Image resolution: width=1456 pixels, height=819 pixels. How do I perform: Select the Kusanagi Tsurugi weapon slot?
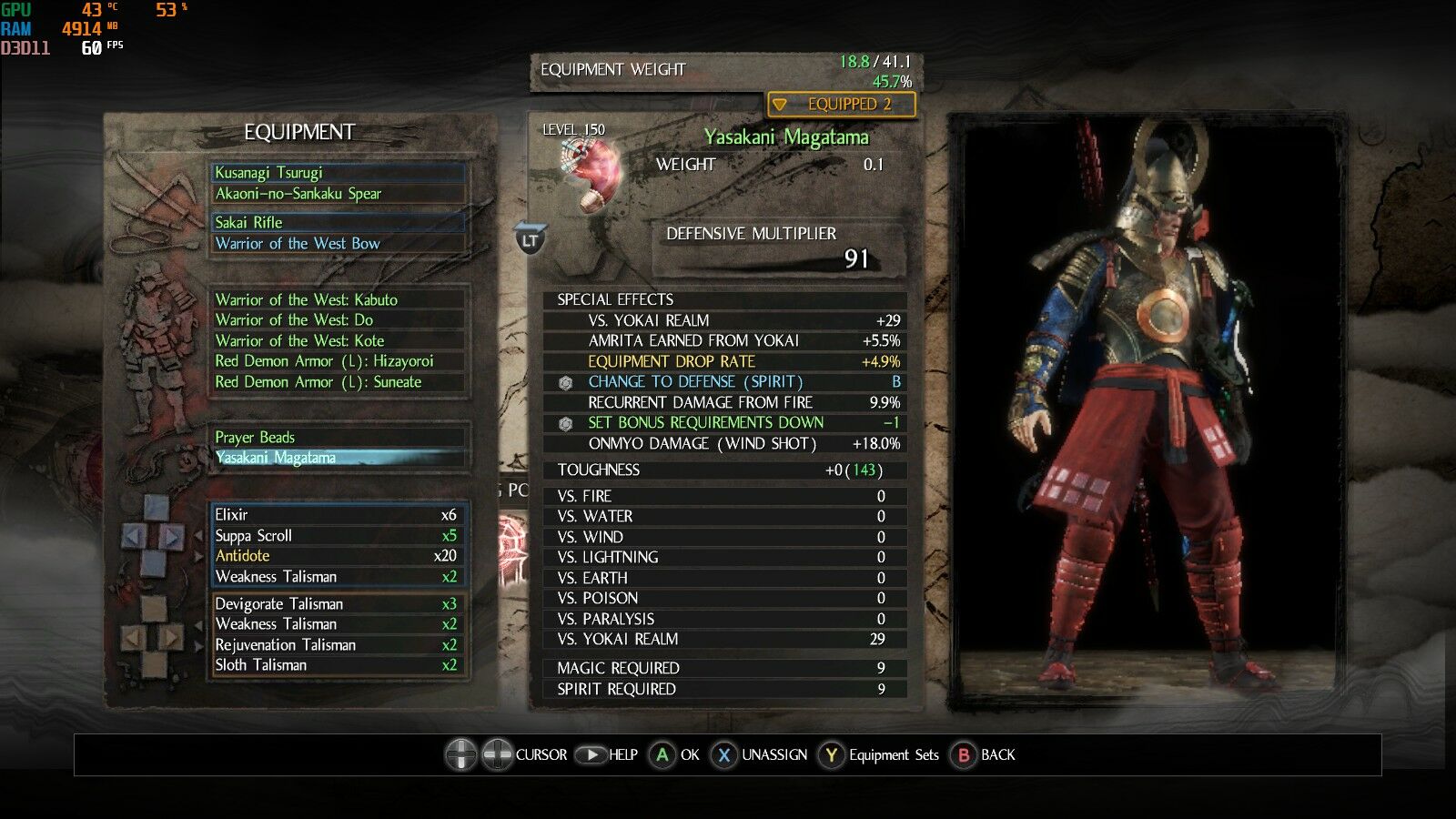(338, 173)
